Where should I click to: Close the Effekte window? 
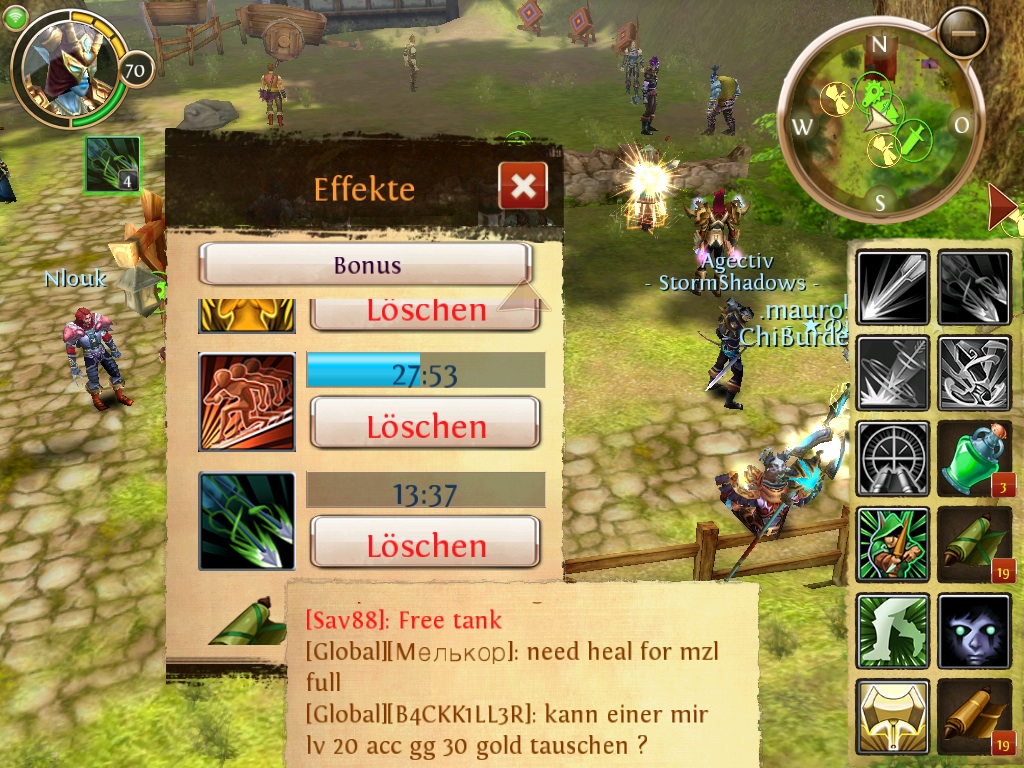(523, 186)
